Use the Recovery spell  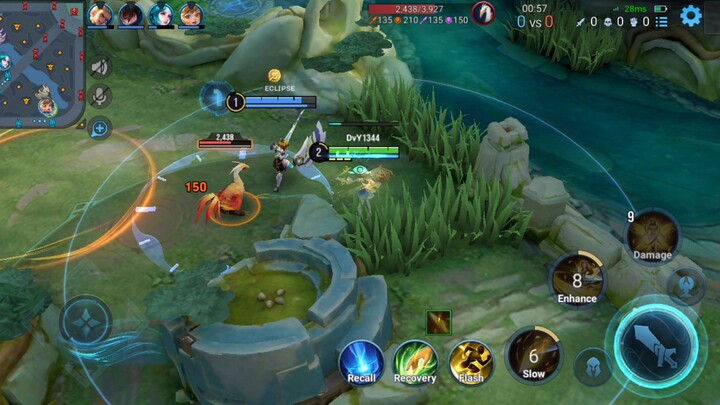coord(414,360)
